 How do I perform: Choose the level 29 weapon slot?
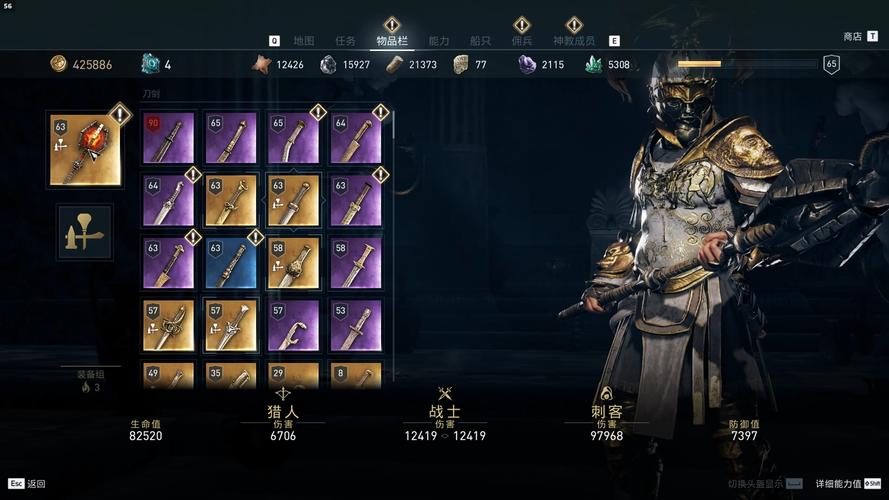[293, 377]
